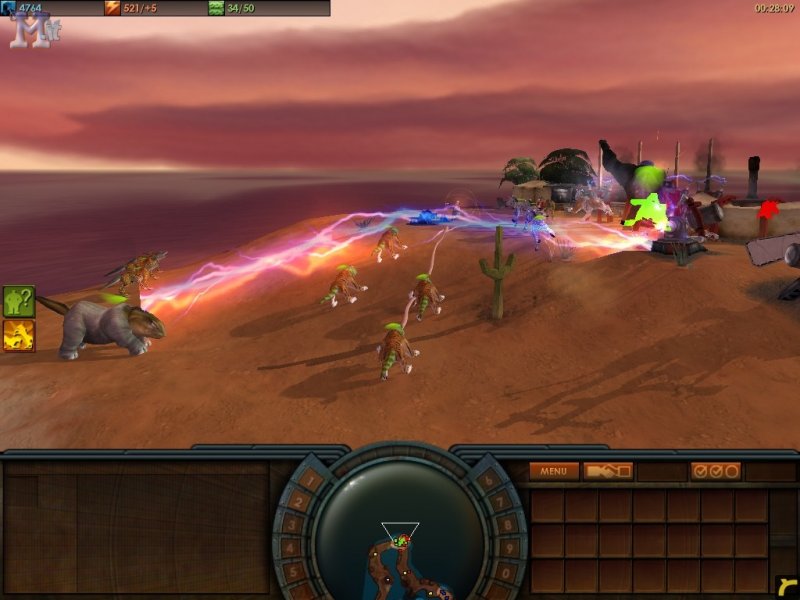Click the orange creature alert icon
Image resolution: width=800 pixels, height=600 pixels.
pos(19,335)
